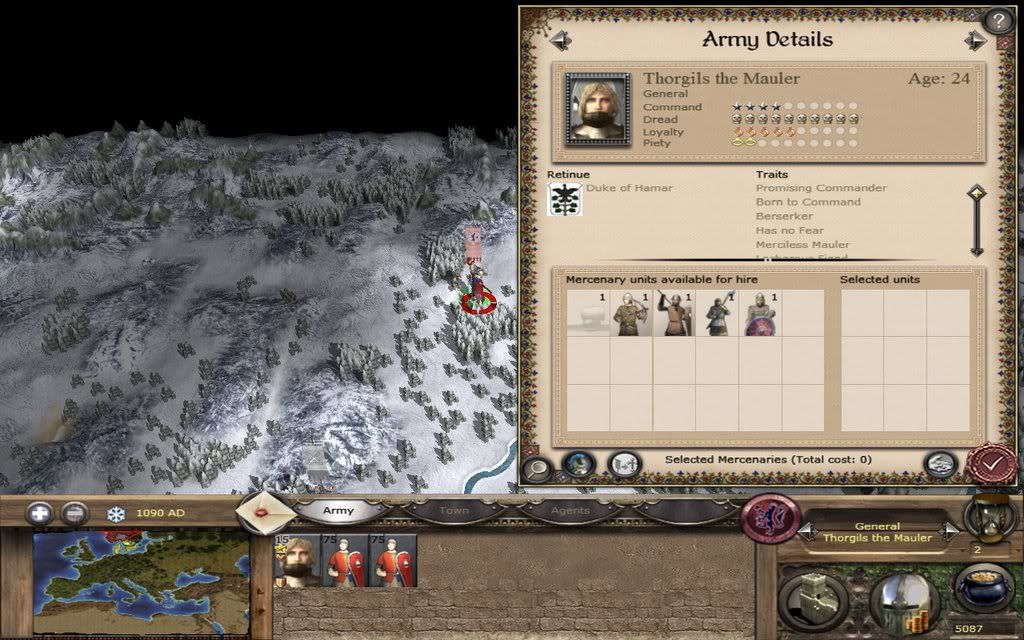Hire mercenaries with the coins-in-hand button
1024x640 pixels.
point(941,463)
